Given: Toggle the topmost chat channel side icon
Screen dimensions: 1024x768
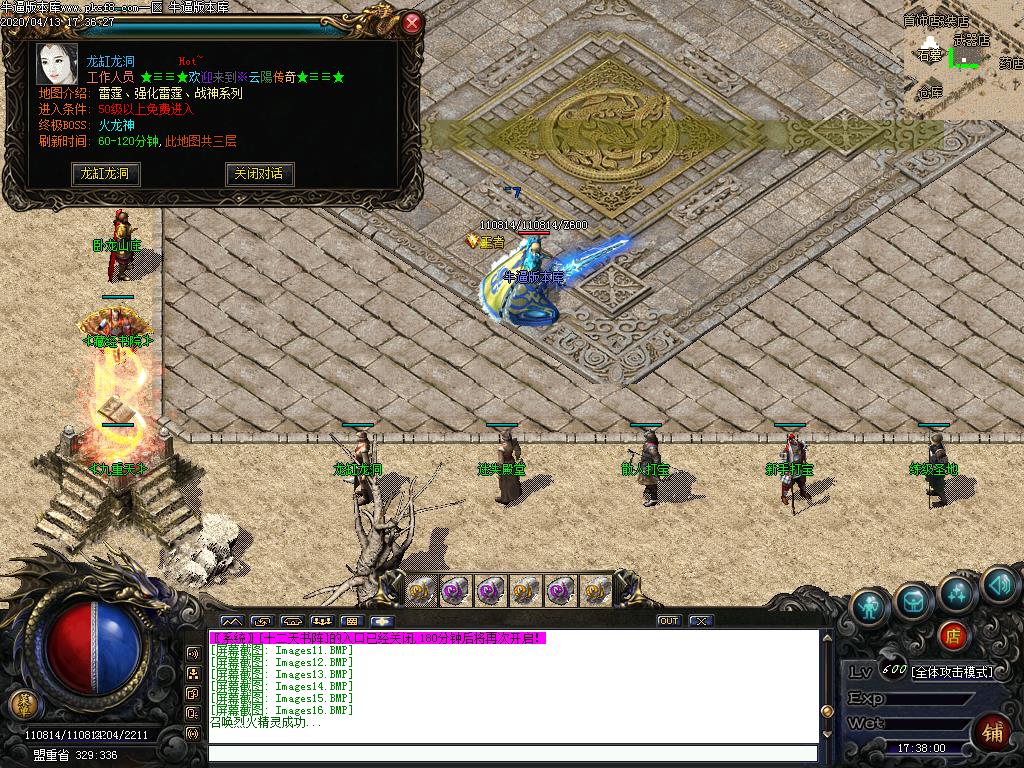Looking at the screenshot, I should [193, 653].
